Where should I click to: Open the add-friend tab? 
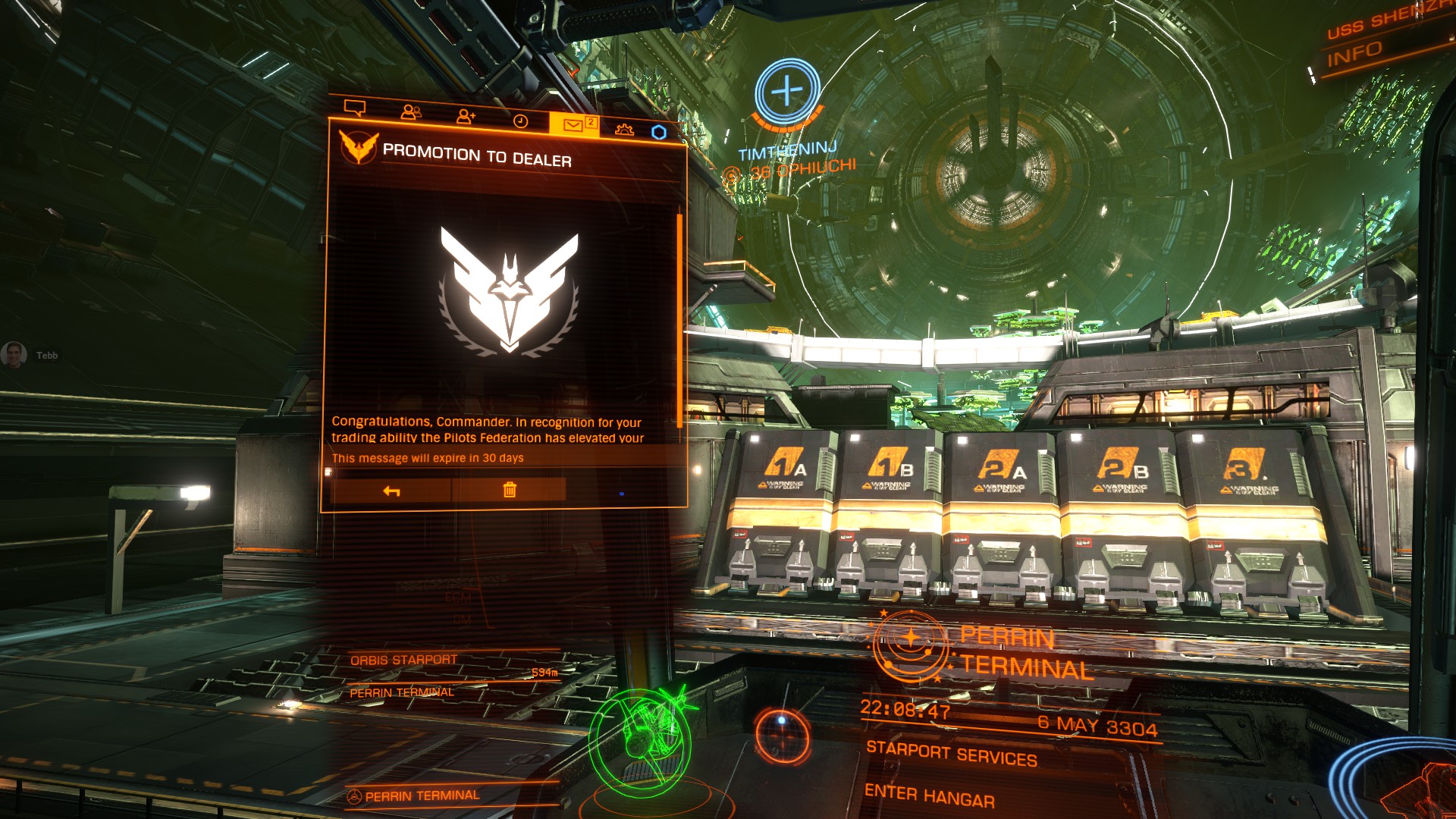(466, 116)
